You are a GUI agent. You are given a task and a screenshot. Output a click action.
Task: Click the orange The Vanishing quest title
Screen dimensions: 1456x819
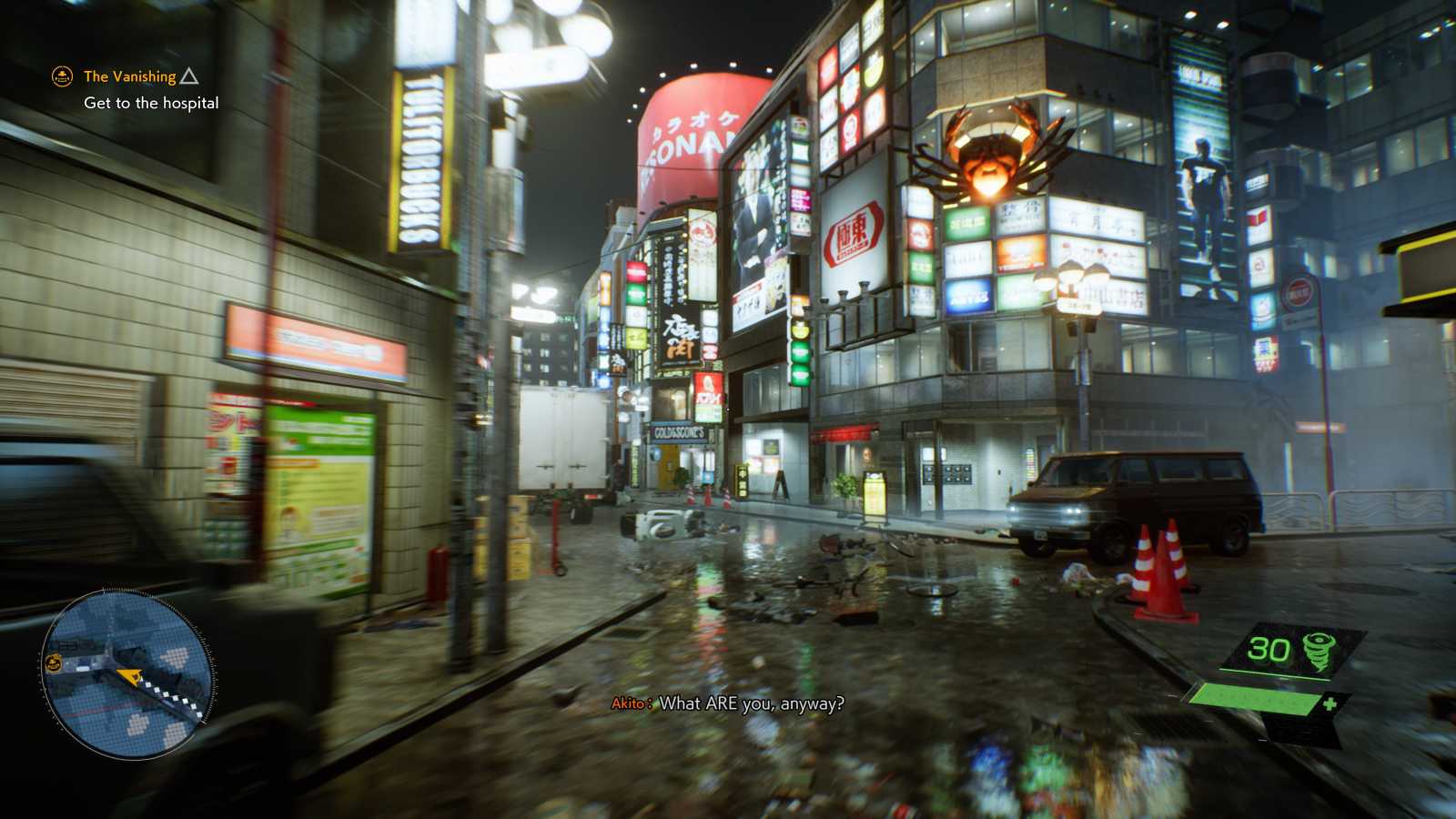pos(127,77)
